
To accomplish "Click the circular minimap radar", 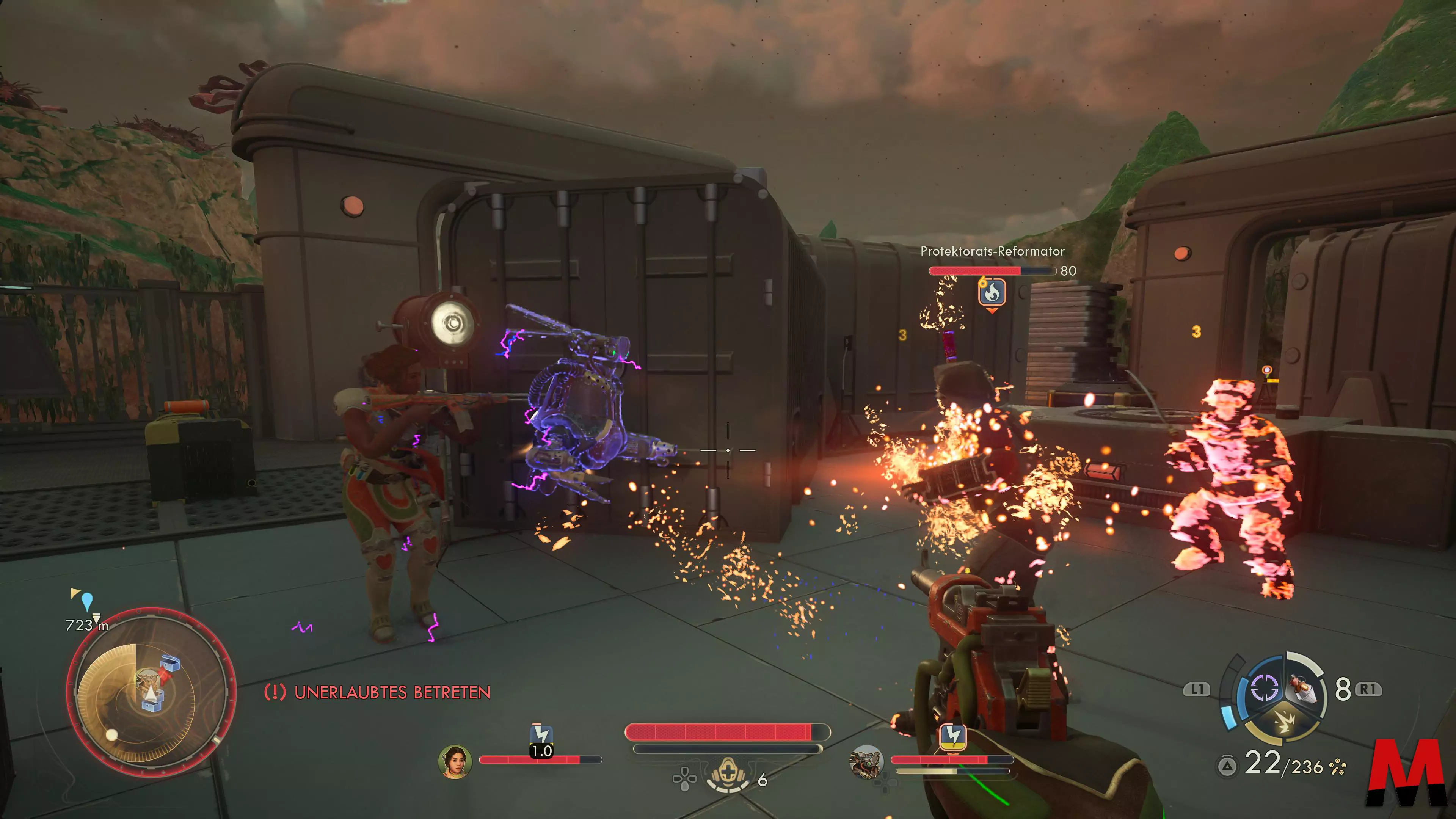I will (x=151, y=692).
